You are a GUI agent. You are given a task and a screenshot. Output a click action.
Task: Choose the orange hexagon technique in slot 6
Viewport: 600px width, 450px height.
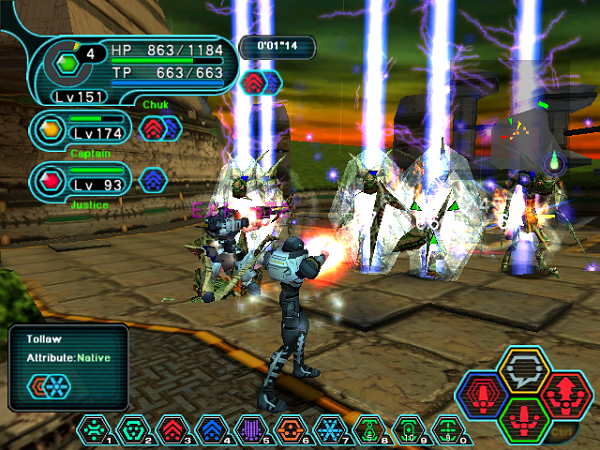pyautogui.click(x=289, y=432)
